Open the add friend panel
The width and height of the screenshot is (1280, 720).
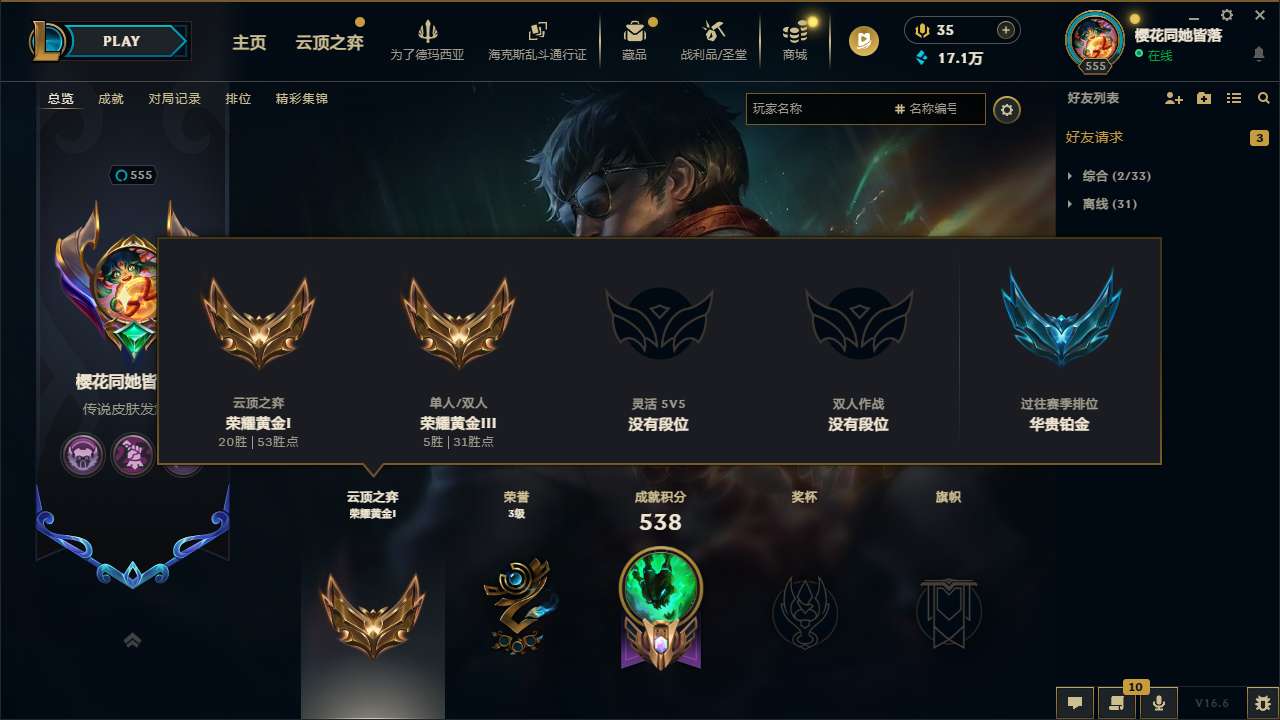1172,98
